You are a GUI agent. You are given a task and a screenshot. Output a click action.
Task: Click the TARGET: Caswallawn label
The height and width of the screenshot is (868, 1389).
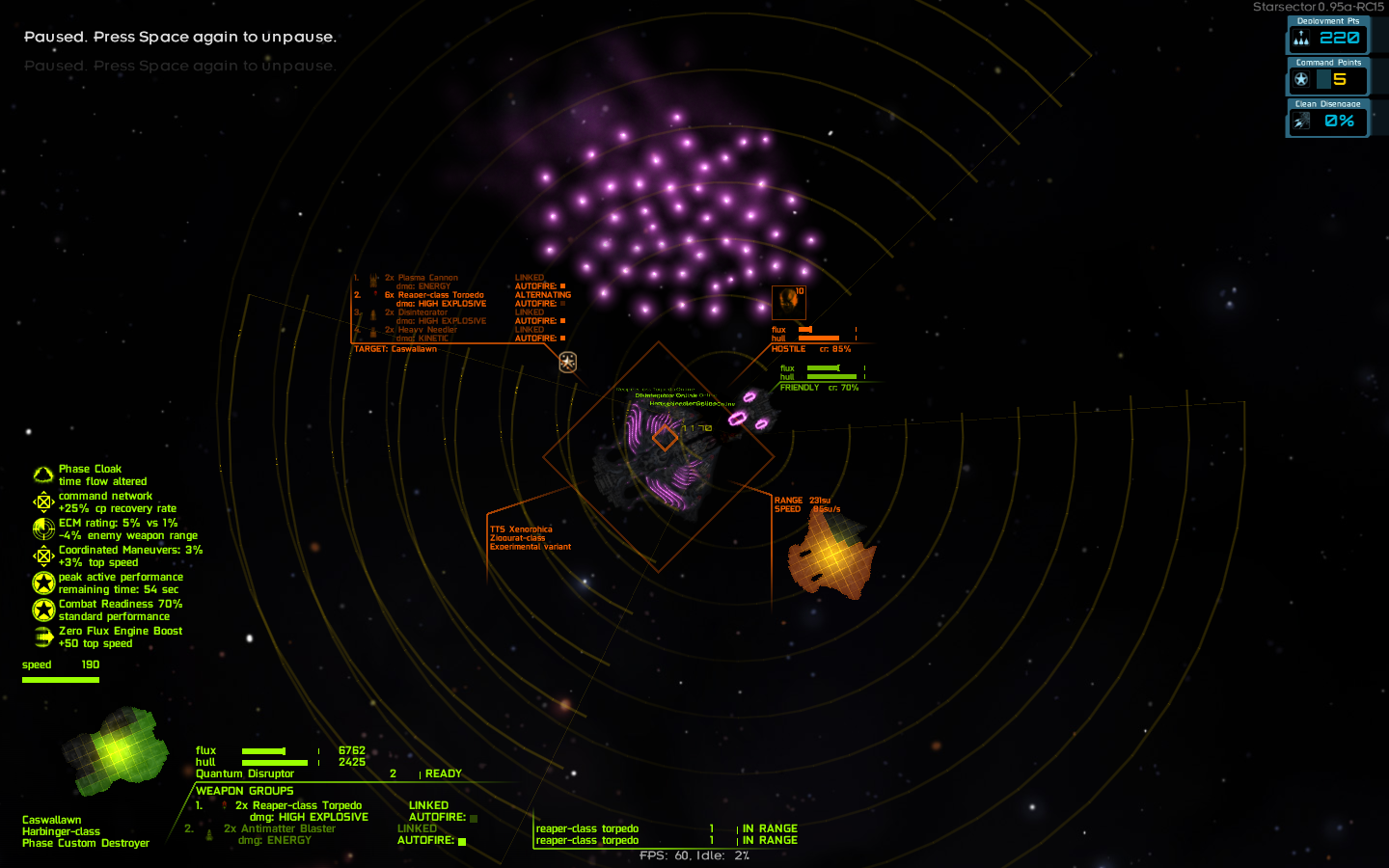396,348
